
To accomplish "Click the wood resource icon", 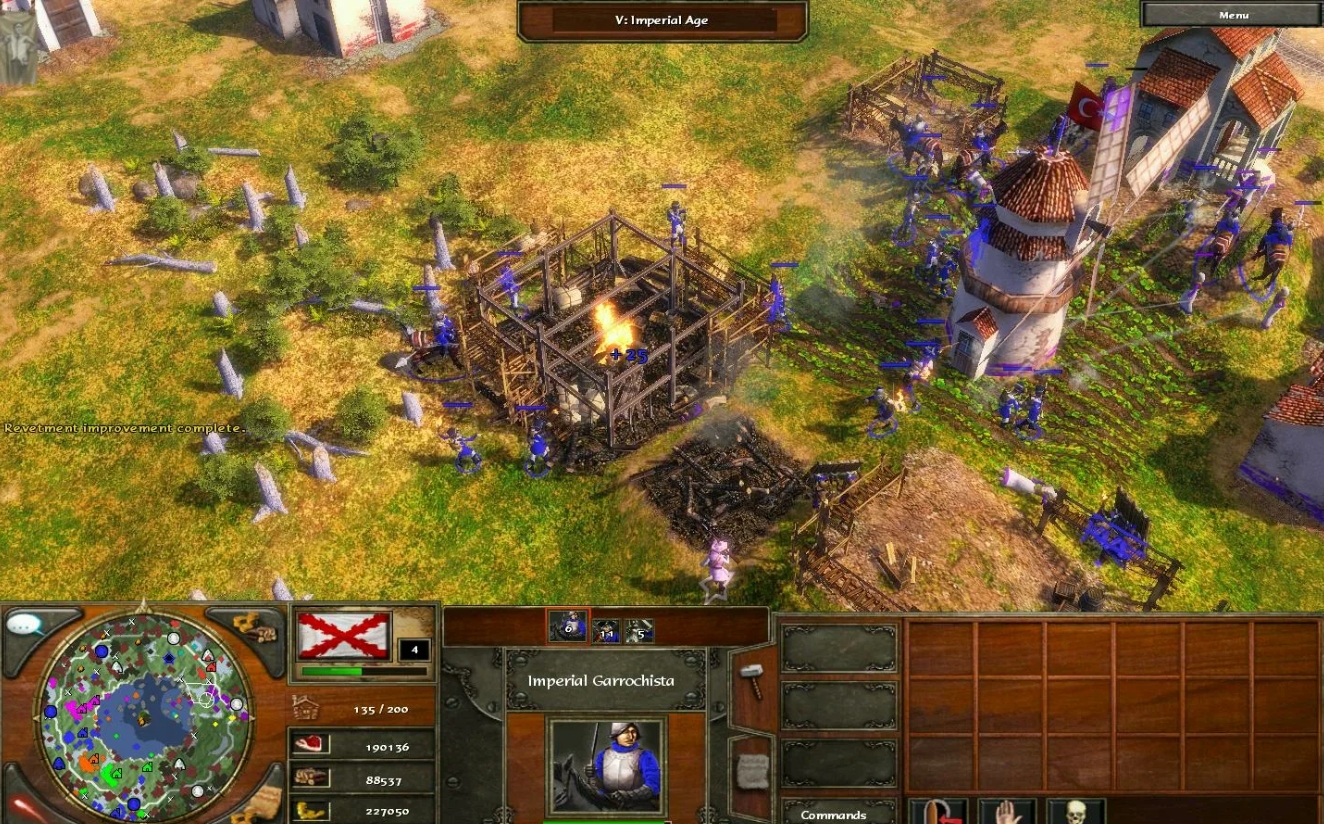I will [308, 778].
